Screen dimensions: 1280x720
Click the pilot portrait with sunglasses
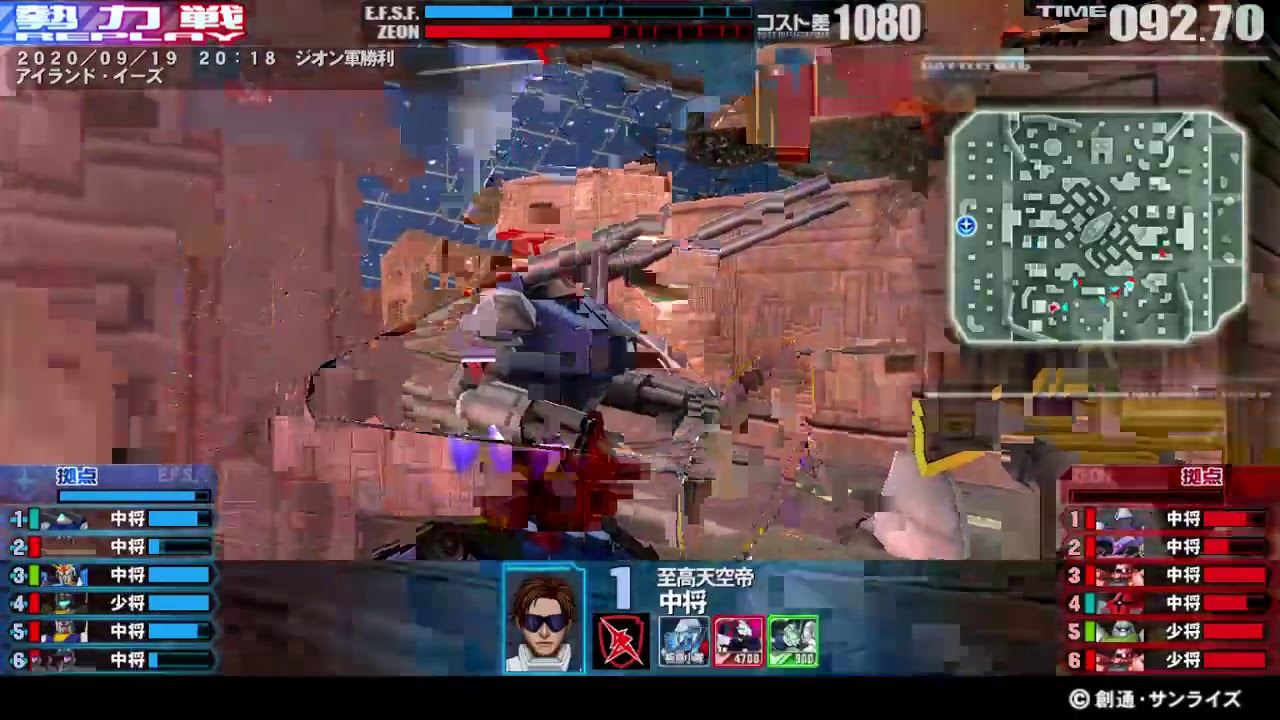pyautogui.click(x=544, y=618)
